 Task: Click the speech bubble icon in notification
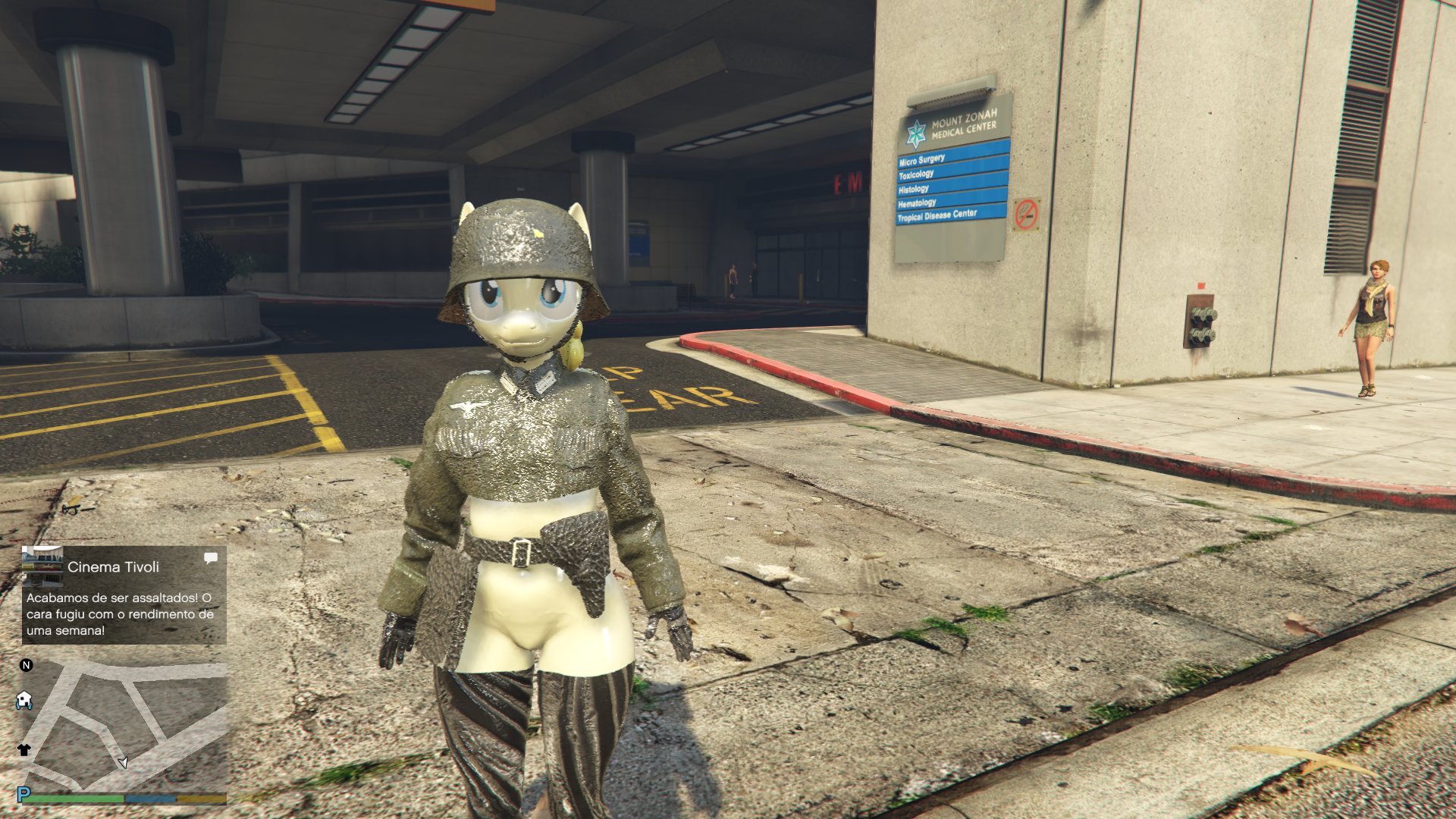(x=211, y=559)
